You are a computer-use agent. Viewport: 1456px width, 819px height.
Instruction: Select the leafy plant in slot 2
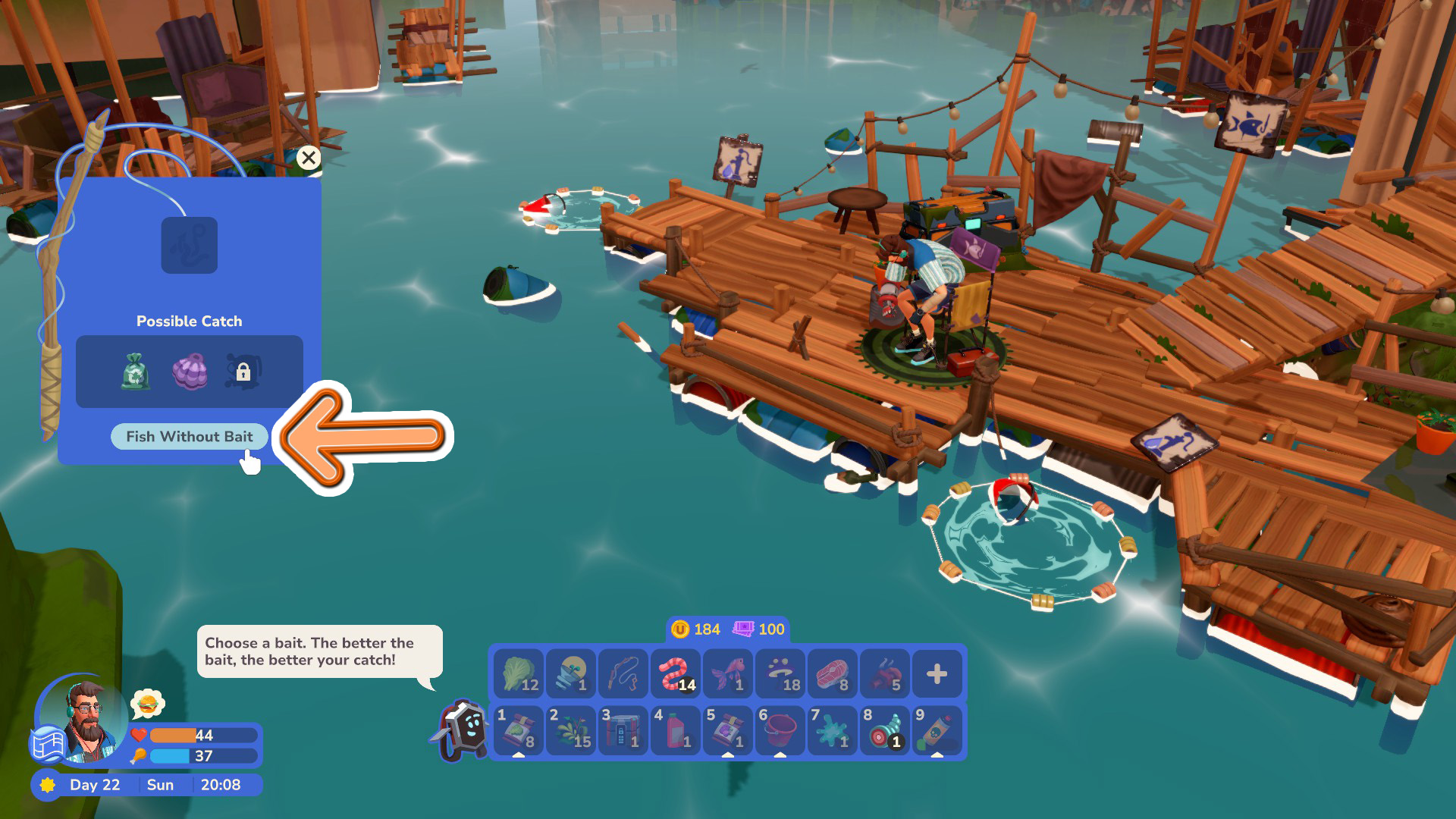point(571,731)
